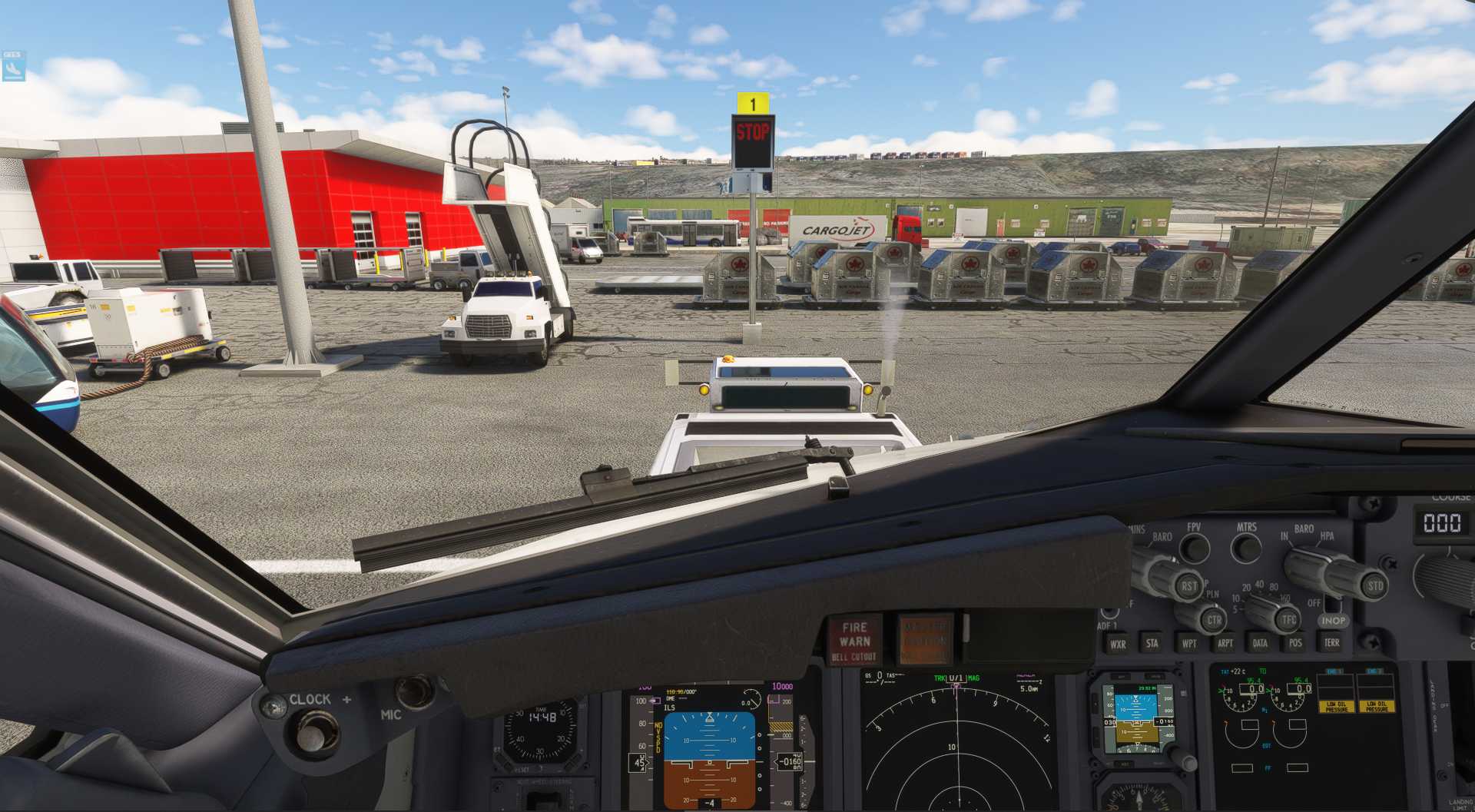1475x812 pixels.
Task: Toggle the STA stations map button
Action: tap(1152, 644)
